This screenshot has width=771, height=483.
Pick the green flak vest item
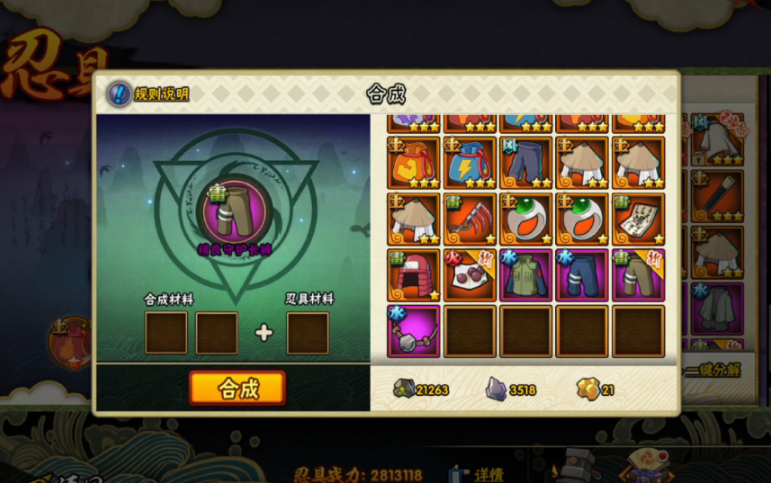(x=526, y=274)
